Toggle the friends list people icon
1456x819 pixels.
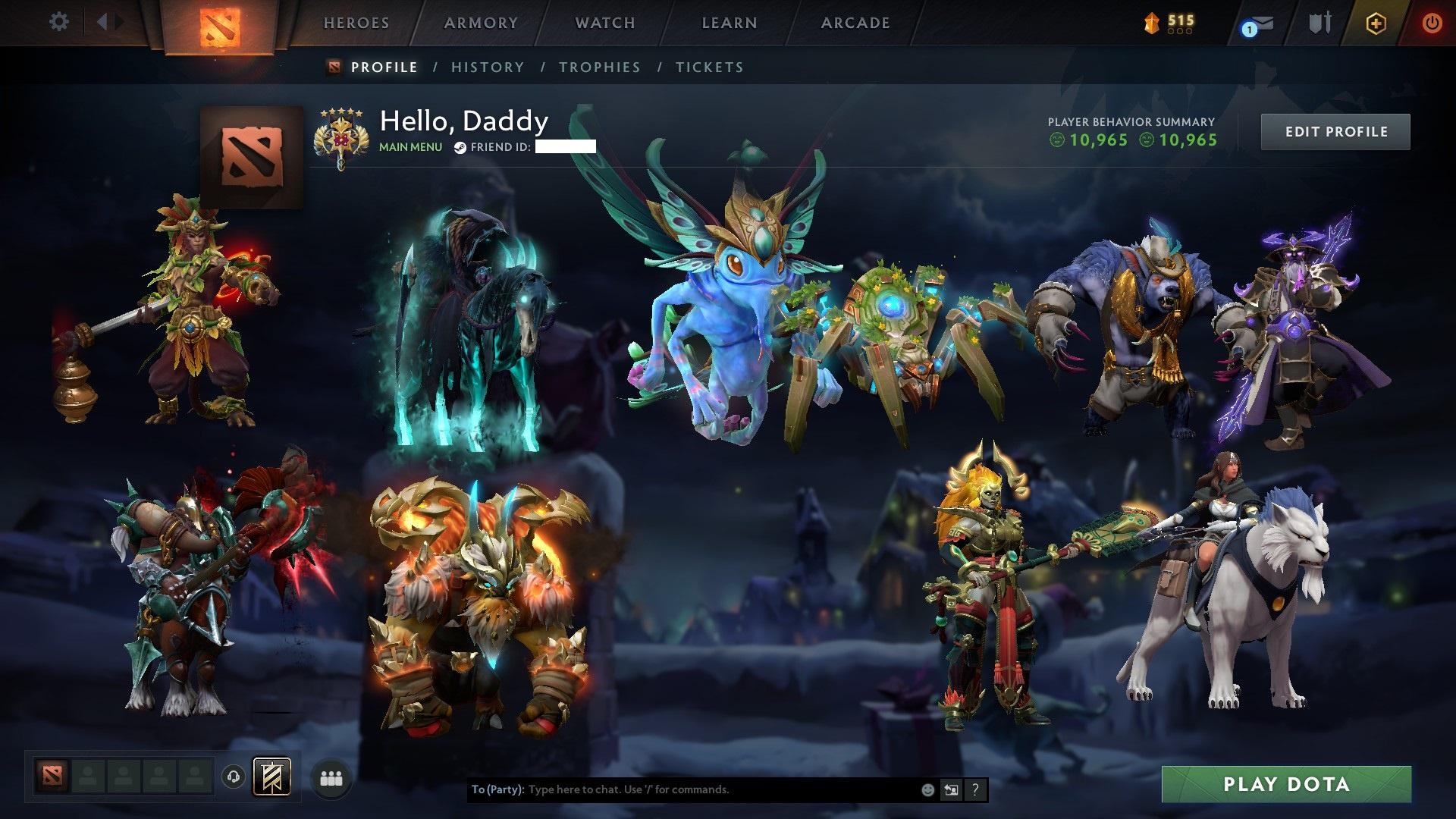pyautogui.click(x=331, y=777)
